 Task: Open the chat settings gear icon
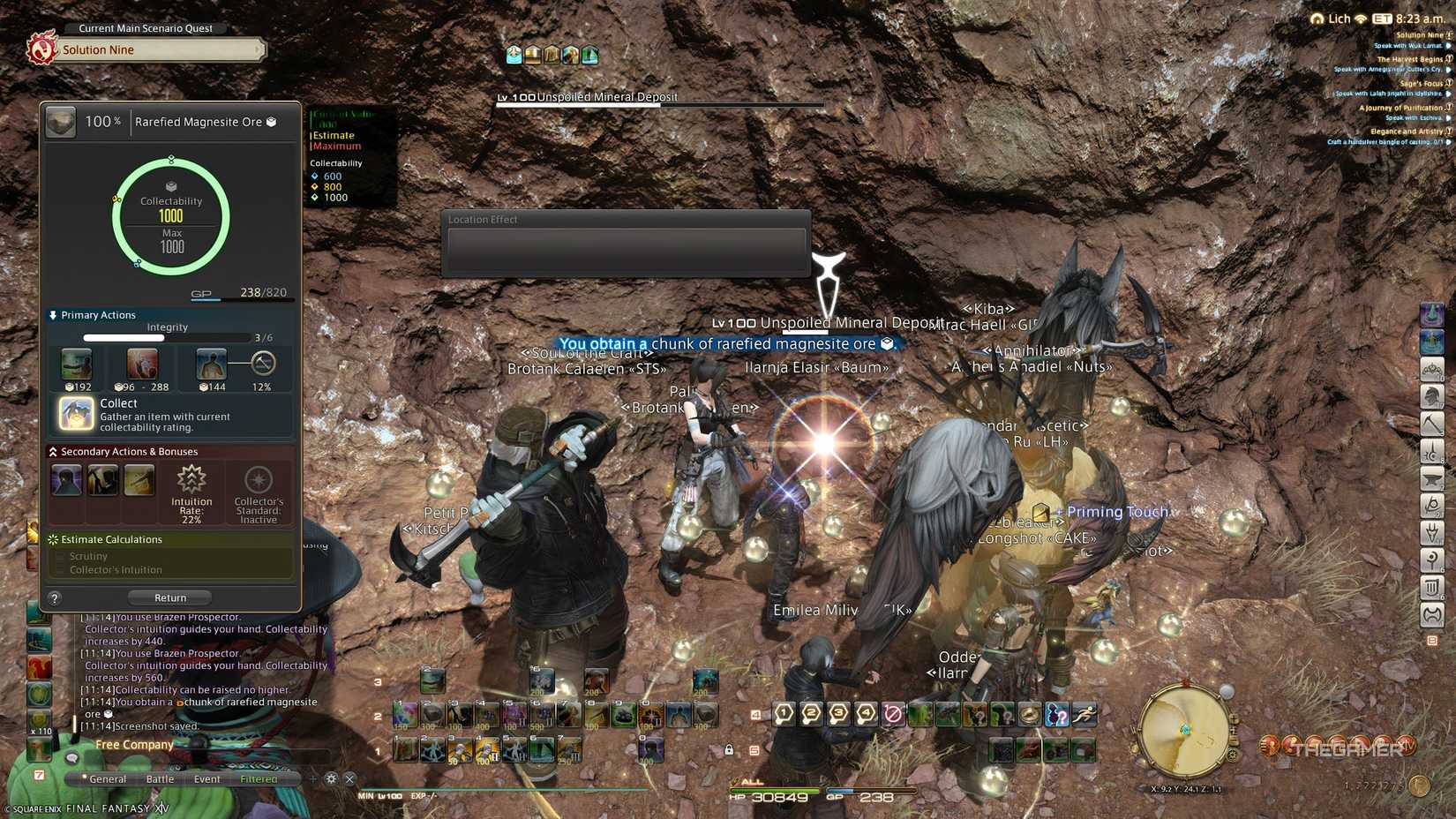pyautogui.click(x=330, y=778)
